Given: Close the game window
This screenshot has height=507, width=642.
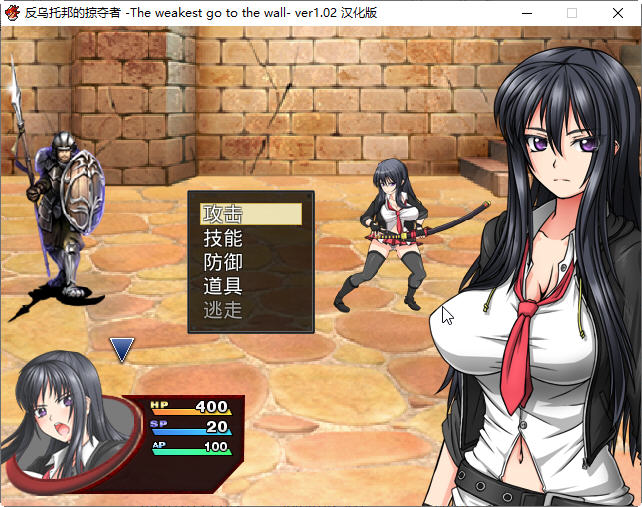Looking at the screenshot, I should (x=618, y=13).
